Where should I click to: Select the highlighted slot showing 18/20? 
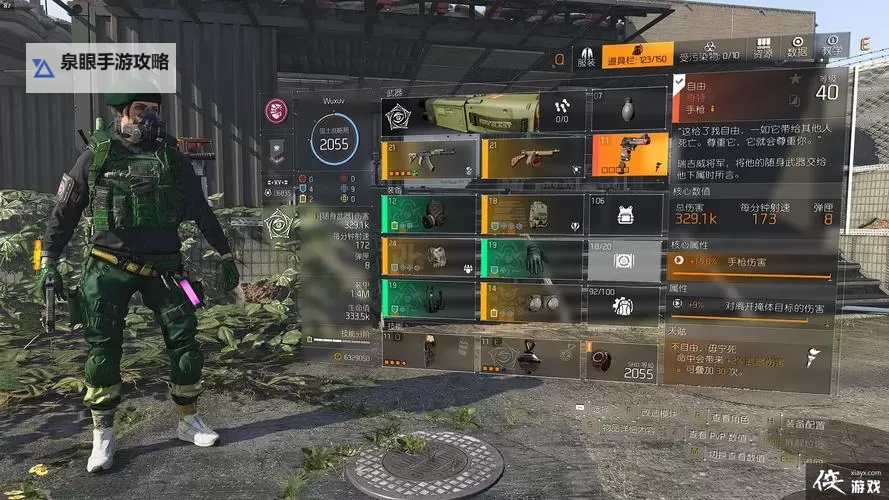(625, 259)
